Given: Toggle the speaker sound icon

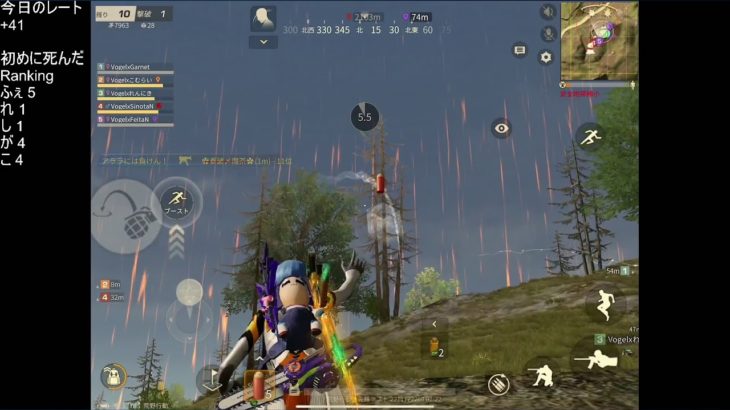Looking at the screenshot, I should click(547, 12).
